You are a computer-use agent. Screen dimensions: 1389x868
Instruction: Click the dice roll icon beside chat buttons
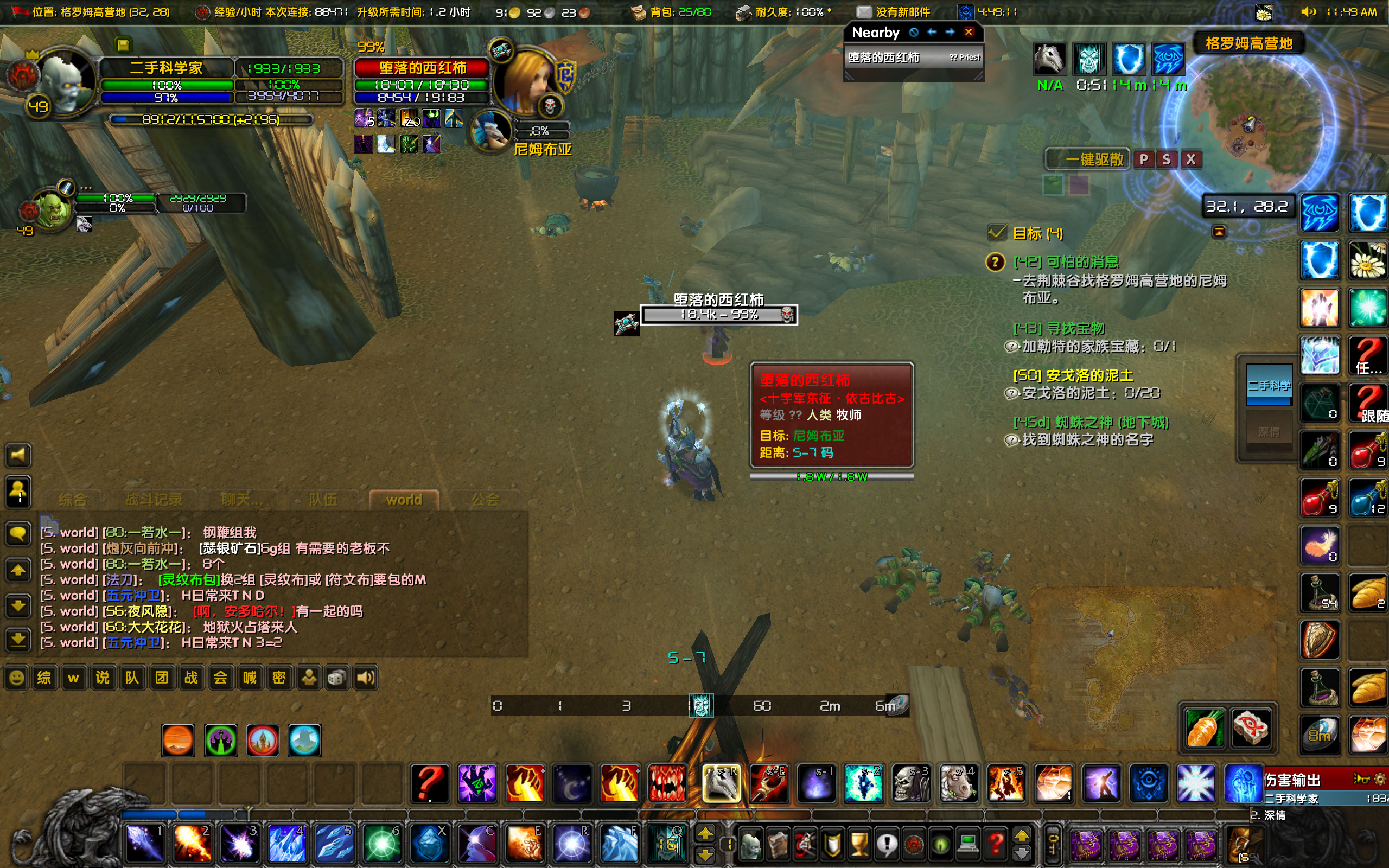[x=336, y=678]
